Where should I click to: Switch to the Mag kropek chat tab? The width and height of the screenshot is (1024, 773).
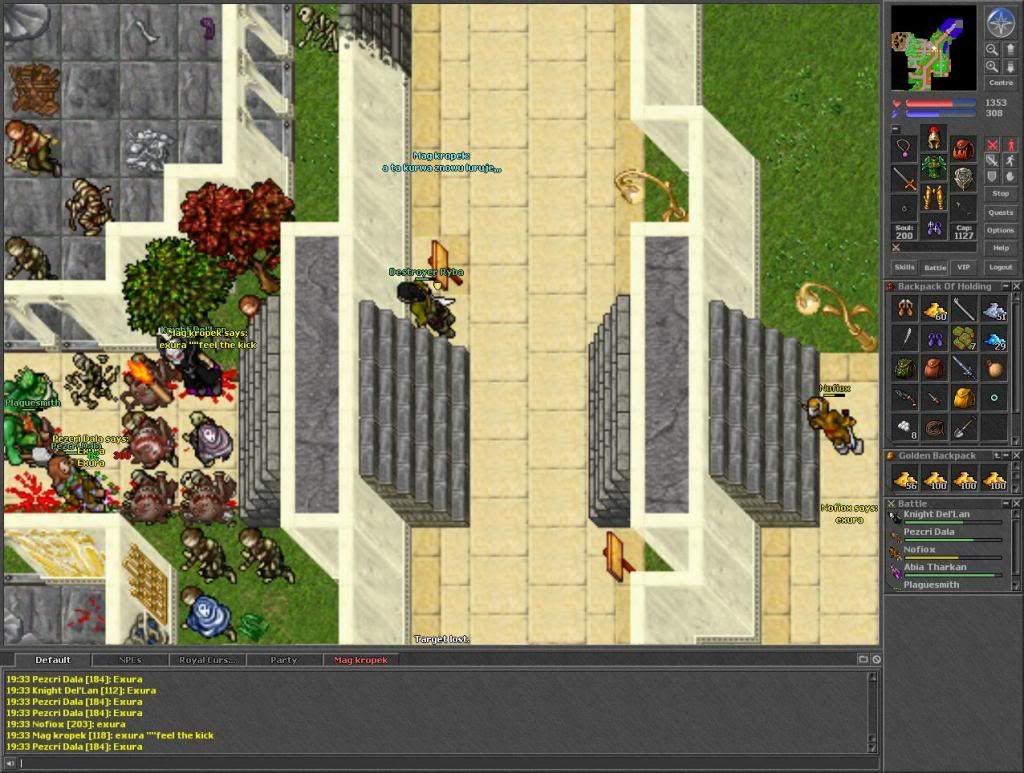(361, 660)
